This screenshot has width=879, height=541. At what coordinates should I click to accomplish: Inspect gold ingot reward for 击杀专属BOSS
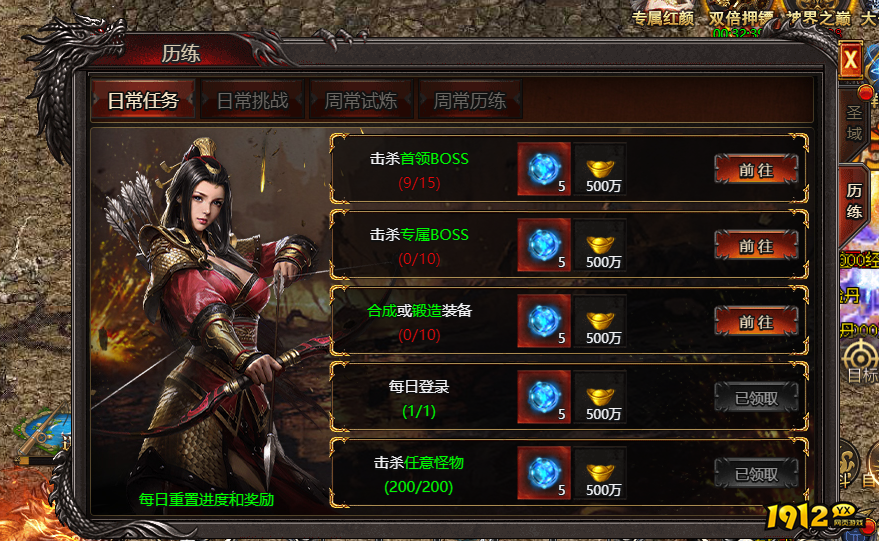point(600,244)
